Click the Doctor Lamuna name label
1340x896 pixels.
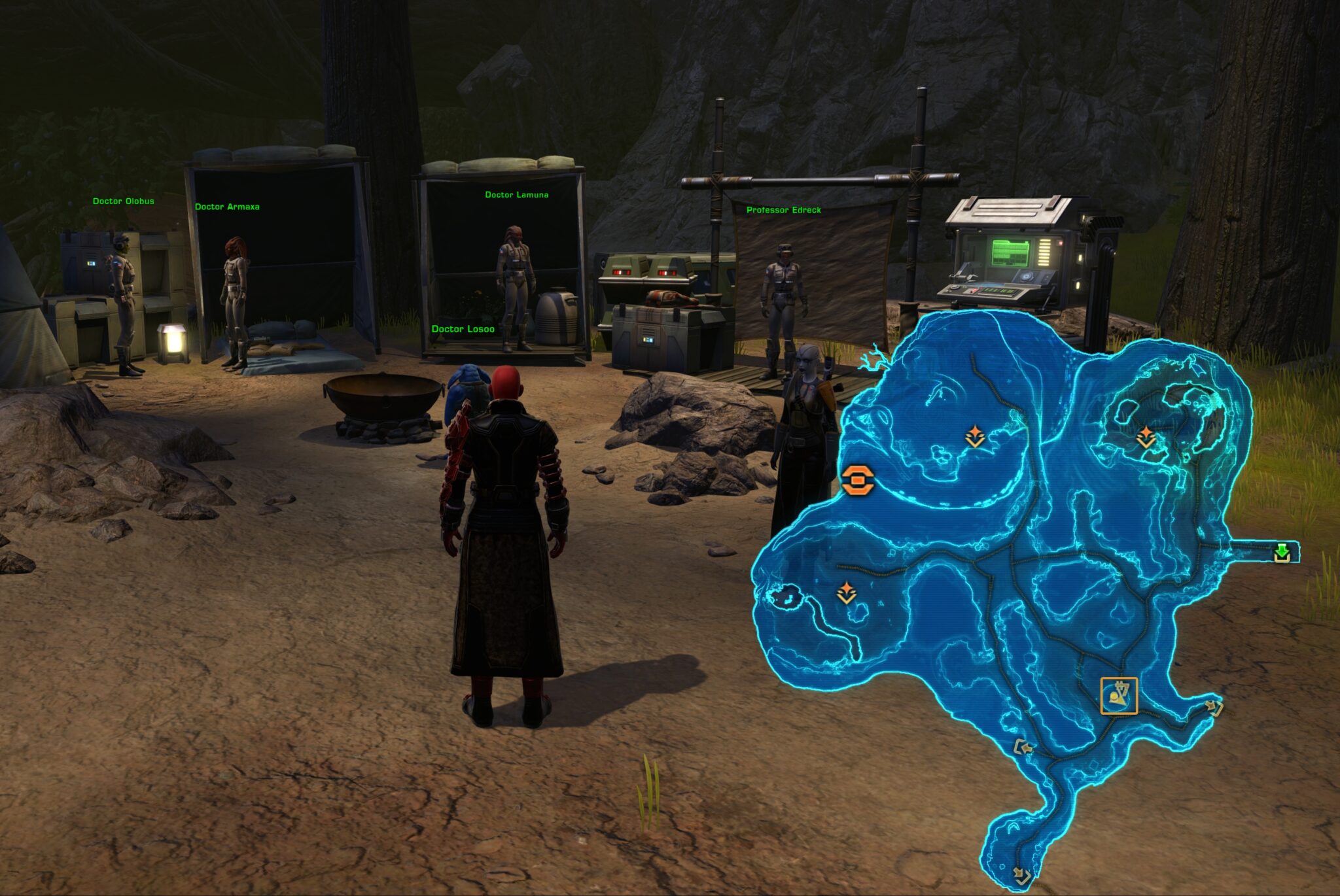pyautogui.click(x=516, y=194)
